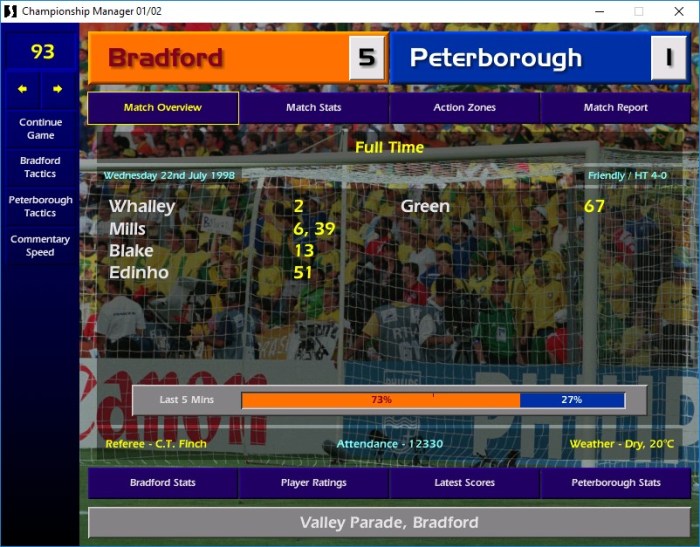
Task: Continue the game from the sidebar
Action: 40,129
